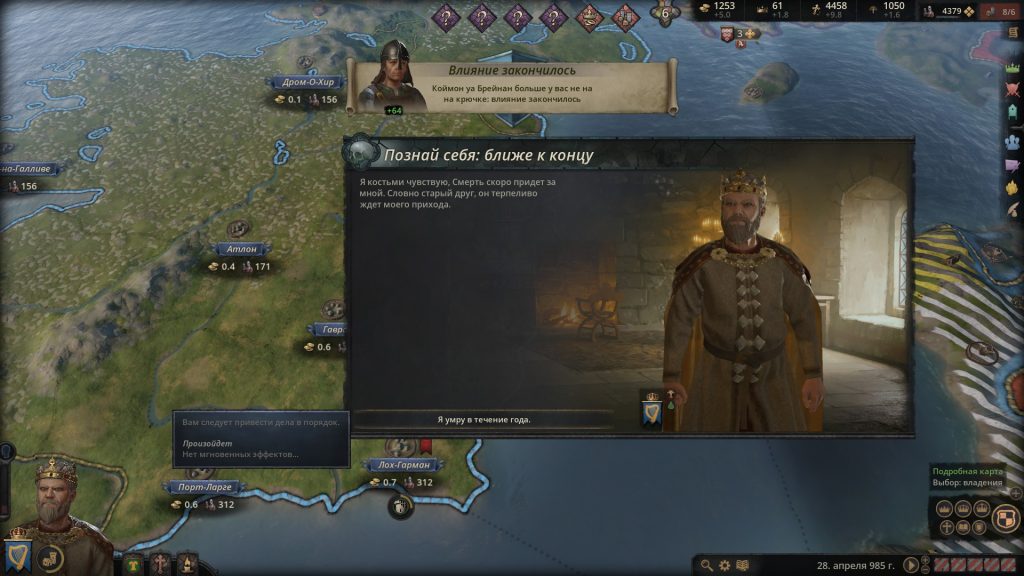The height and width of the screenshot is (576, 1024).
Task: Choose the option "Я умру в течение года"
Action: [x=484, y=419]
